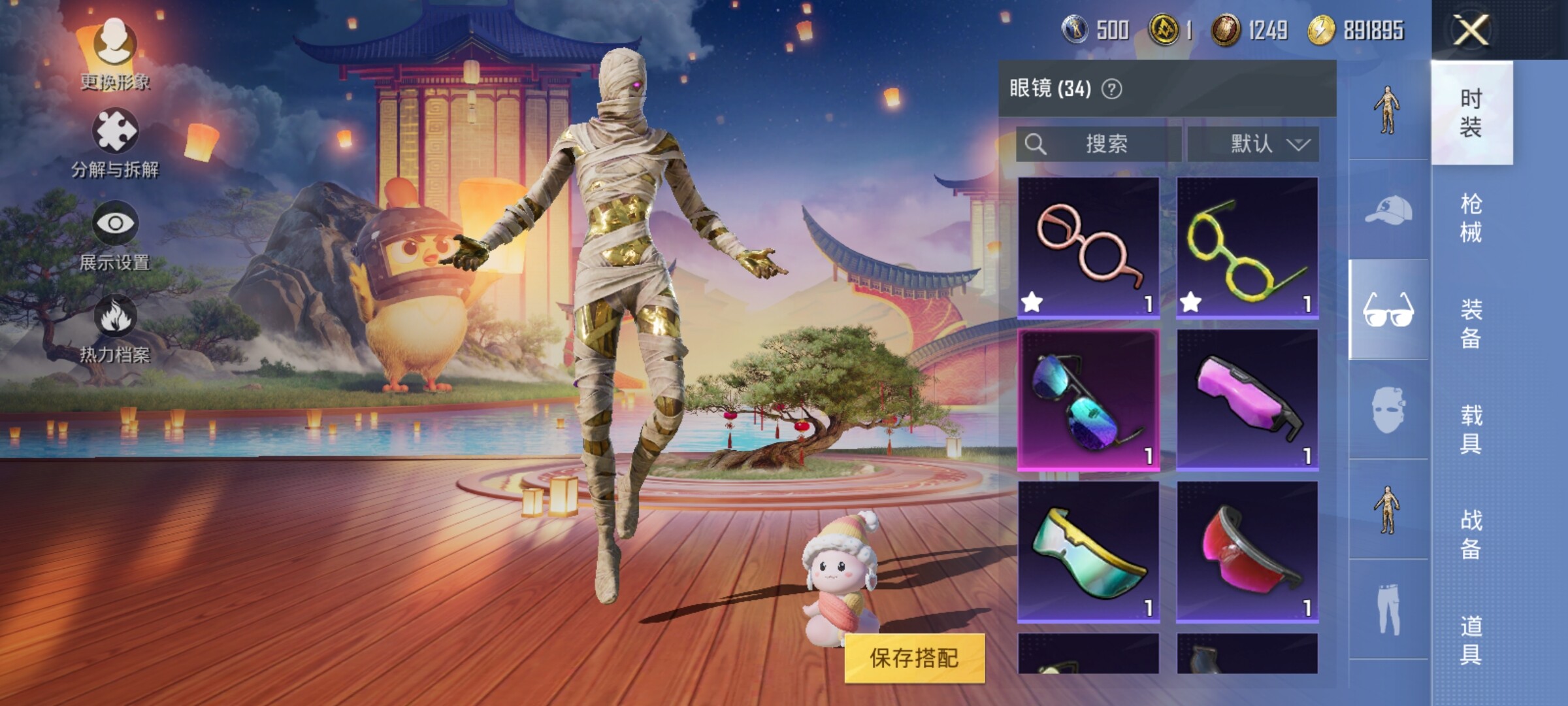
Task: Open 热力档案 heat archive
Action: click(x=115, y=328)
